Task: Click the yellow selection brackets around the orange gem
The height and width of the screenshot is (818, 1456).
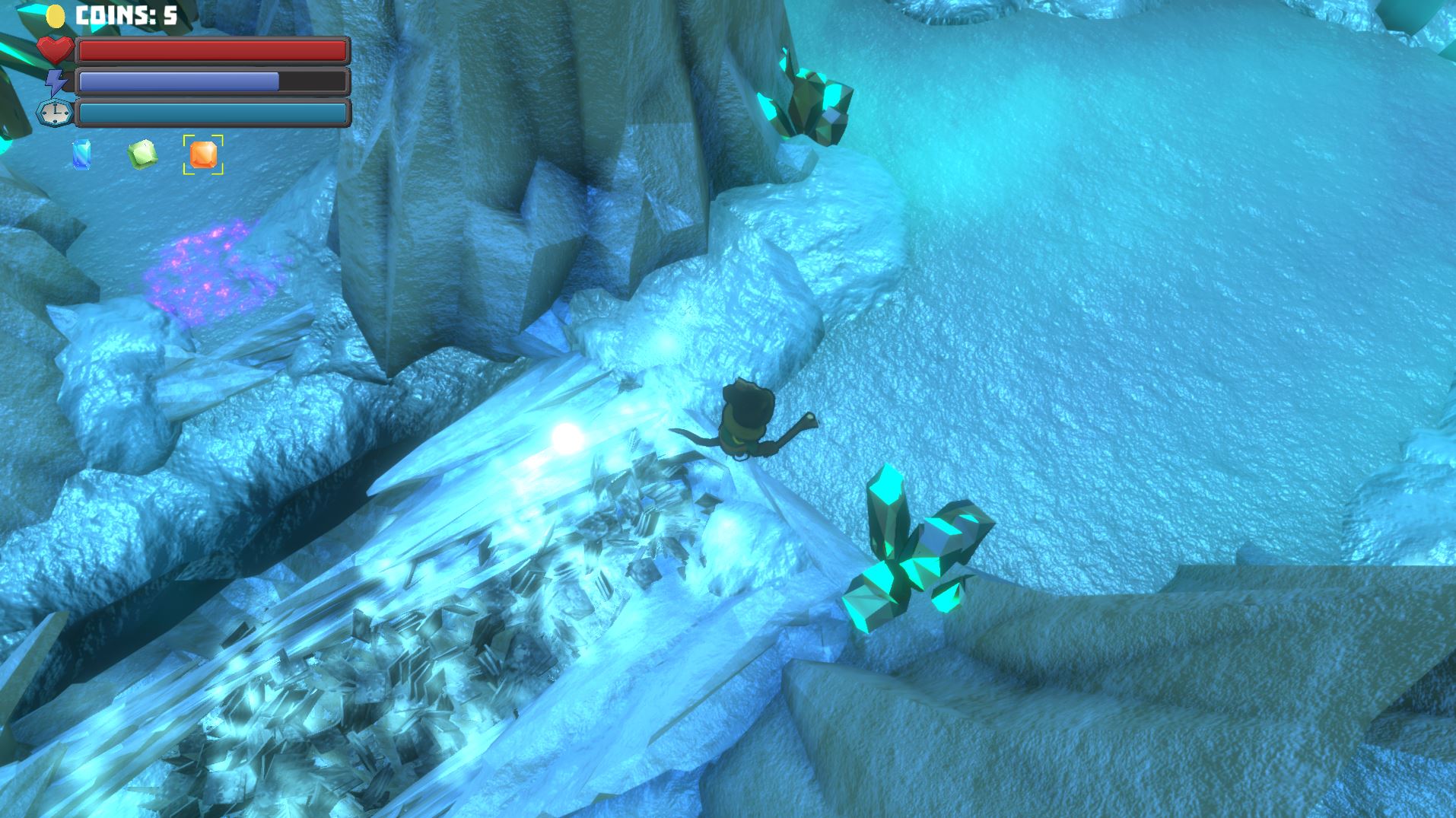Action: (x=203, y=156)
